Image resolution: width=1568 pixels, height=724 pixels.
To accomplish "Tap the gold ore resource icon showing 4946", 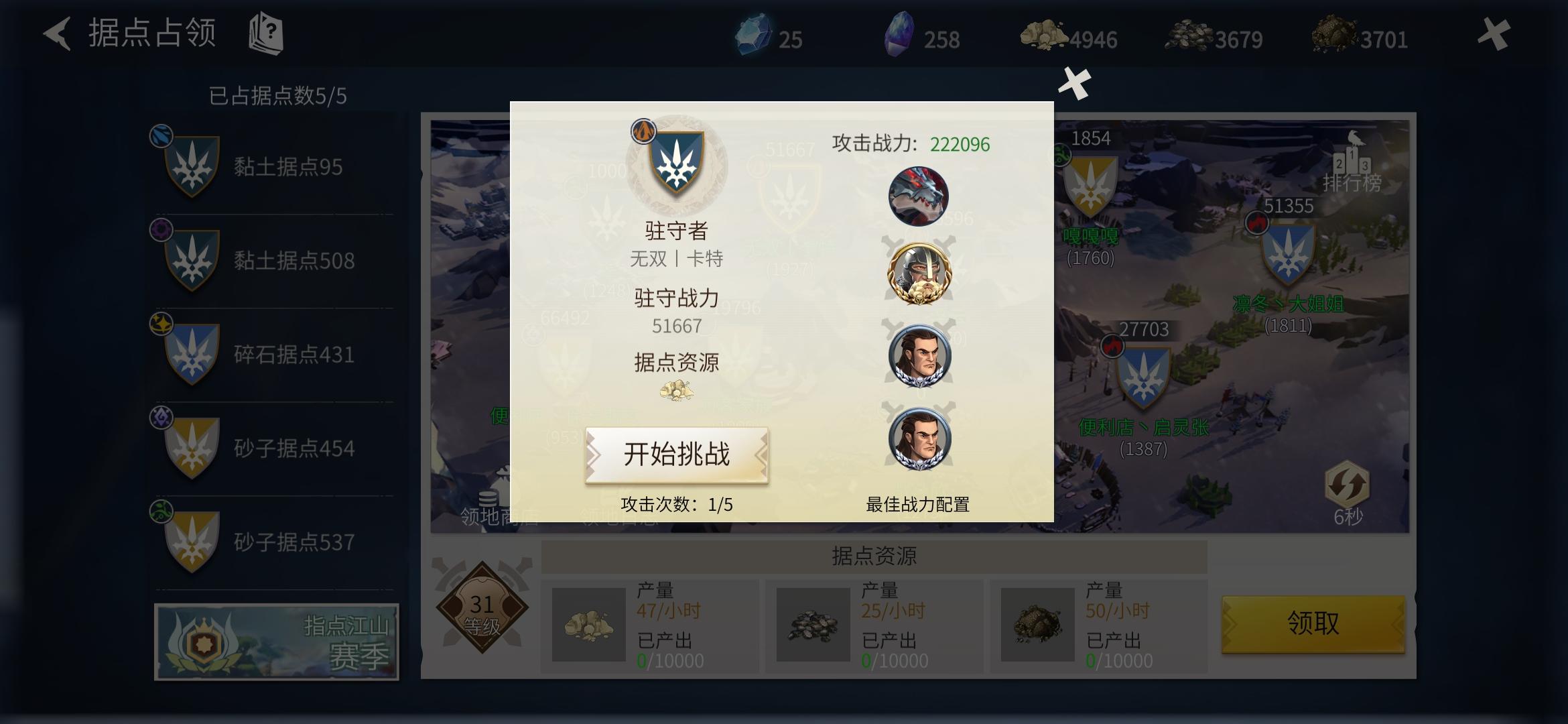I will tap(1043, 35).
